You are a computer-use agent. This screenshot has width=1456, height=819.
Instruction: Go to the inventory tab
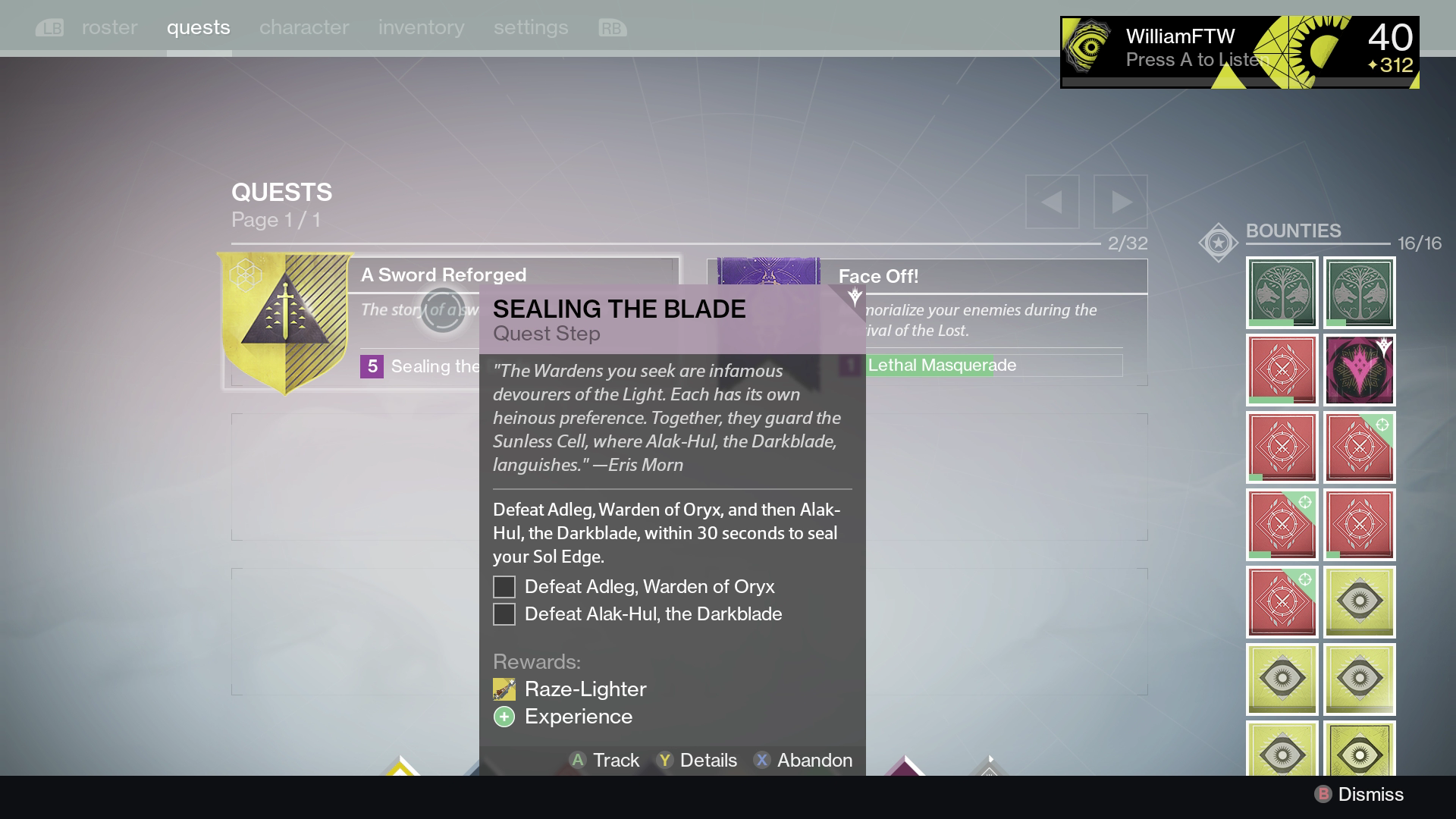(x=421, y=27)
